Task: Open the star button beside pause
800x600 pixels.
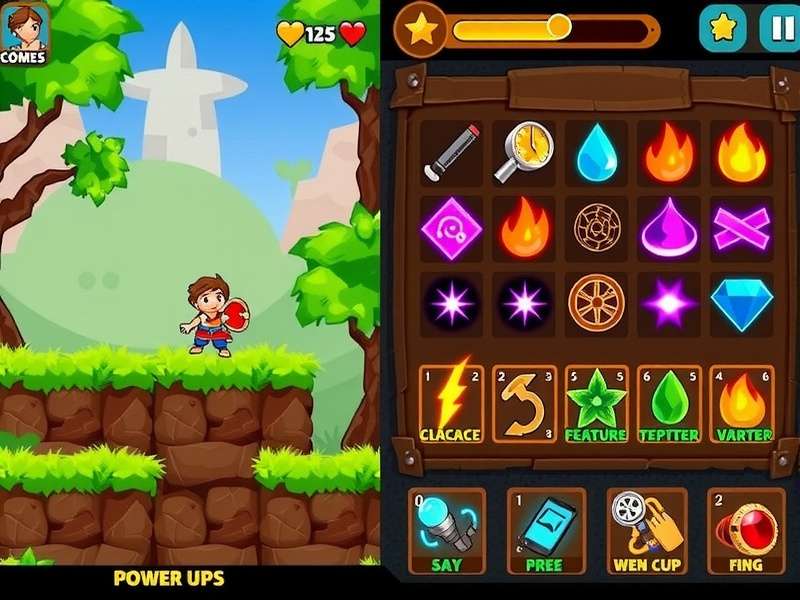Action: point(723,28)
